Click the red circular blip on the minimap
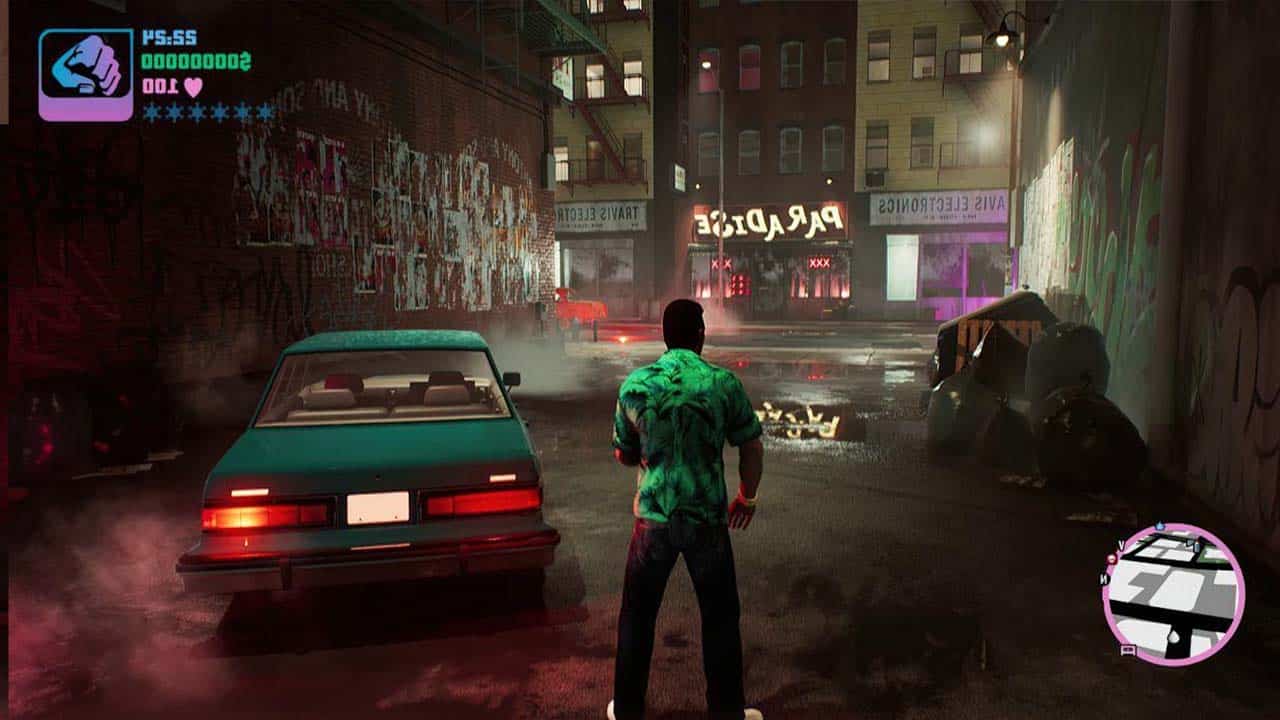Viewport: 1280px width, 720px height. (x=1112, y=558)
